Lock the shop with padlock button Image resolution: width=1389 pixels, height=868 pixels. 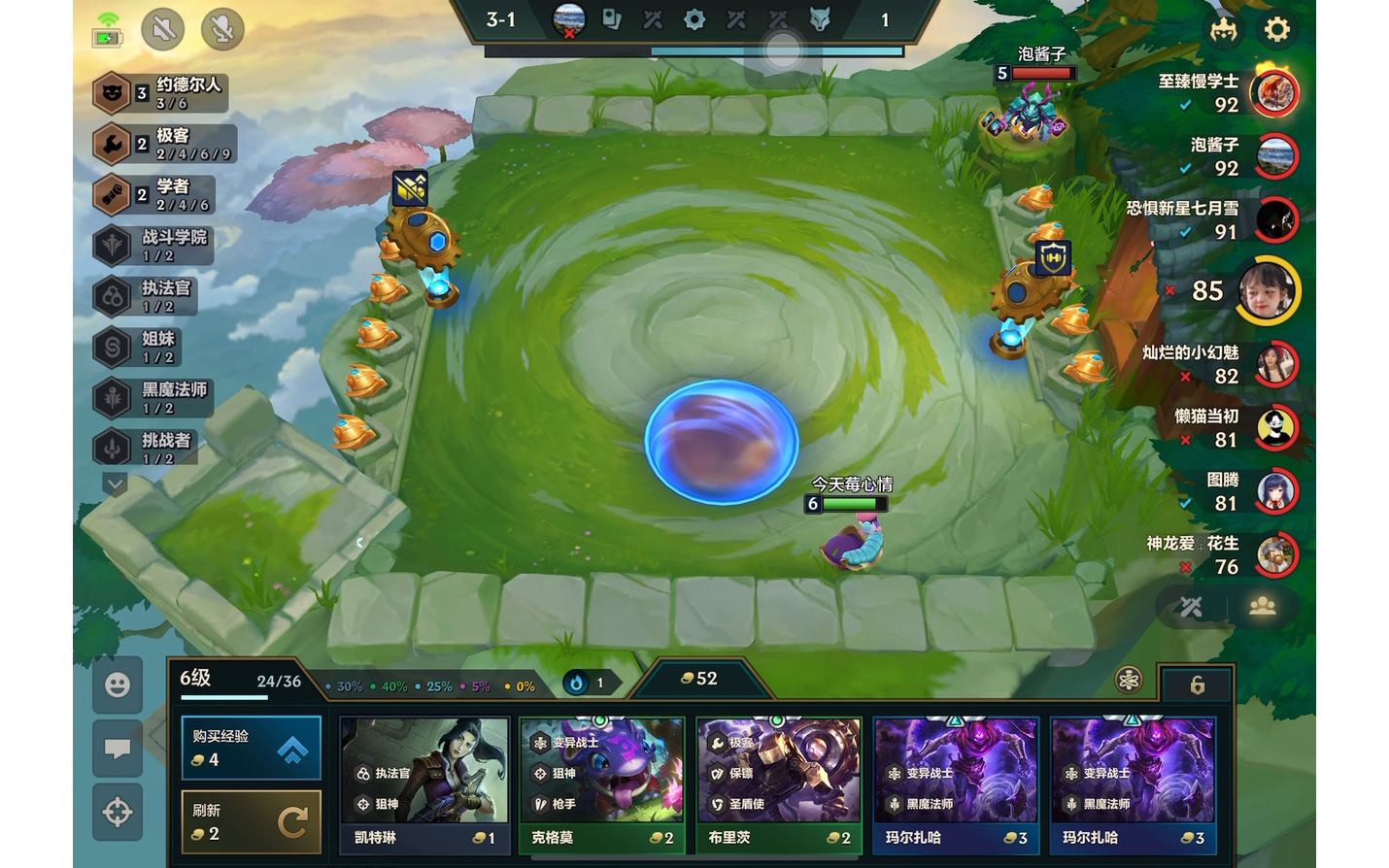click(x=1197, y=685)
